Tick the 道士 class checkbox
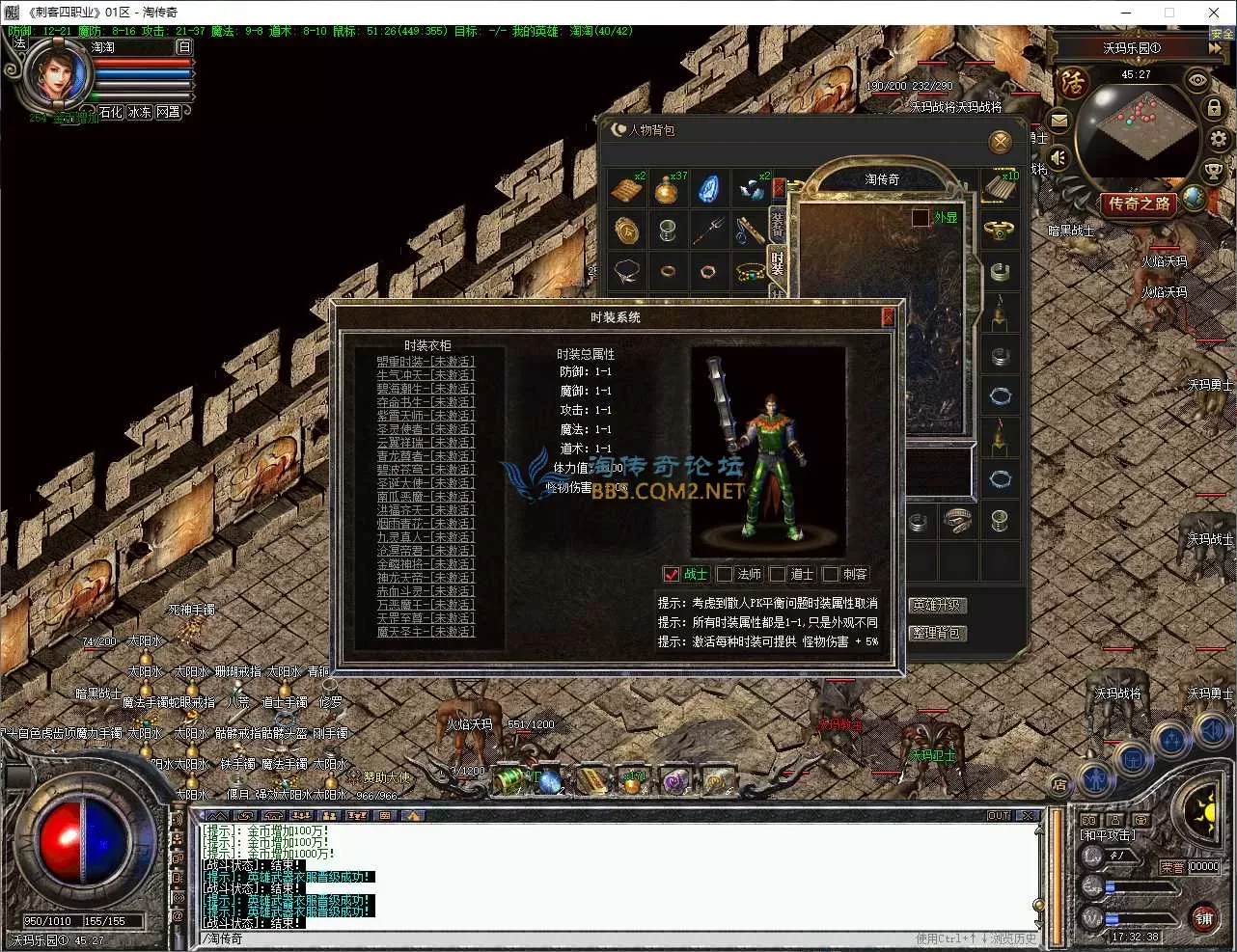 (778, 574)
